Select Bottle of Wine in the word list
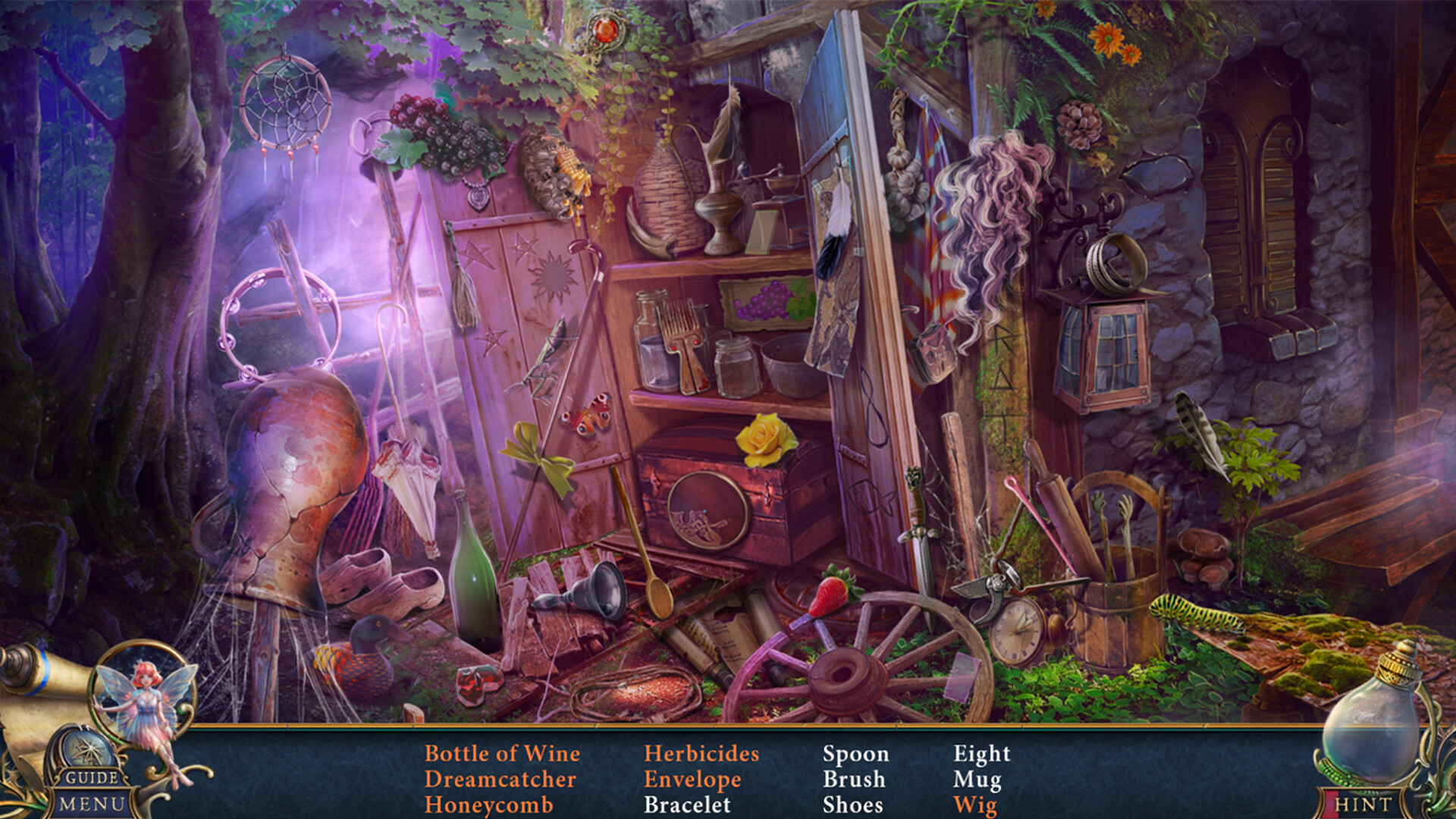The width and height of the screenshot is (1456, 819). [503, 755]
